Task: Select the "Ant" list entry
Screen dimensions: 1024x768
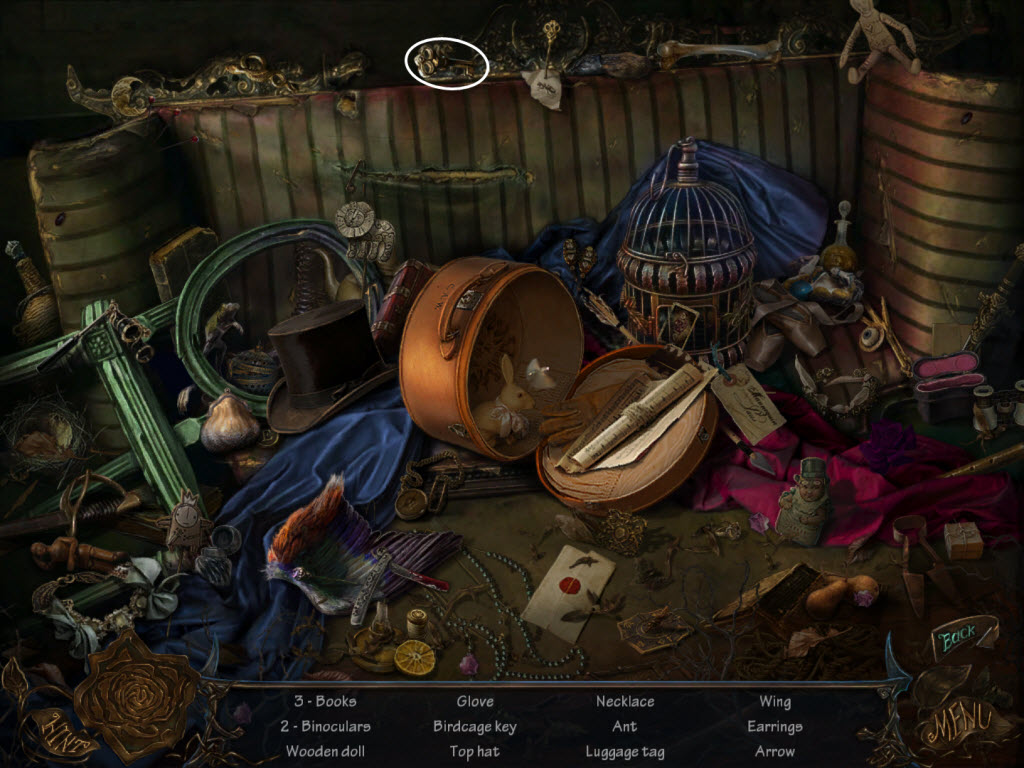Action: [x=625, y=726]
